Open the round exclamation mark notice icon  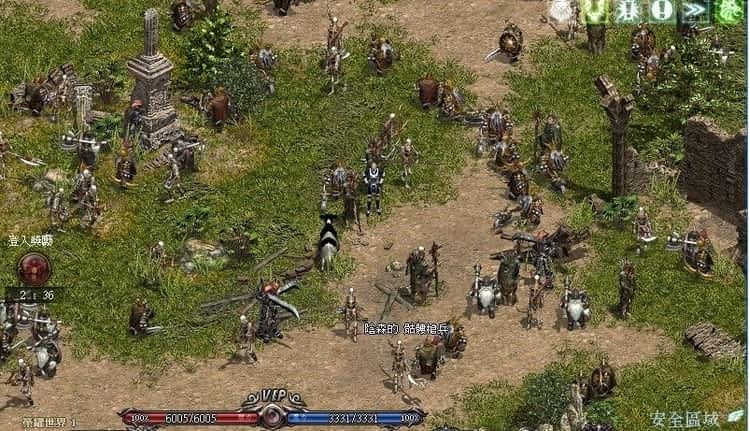661,12
